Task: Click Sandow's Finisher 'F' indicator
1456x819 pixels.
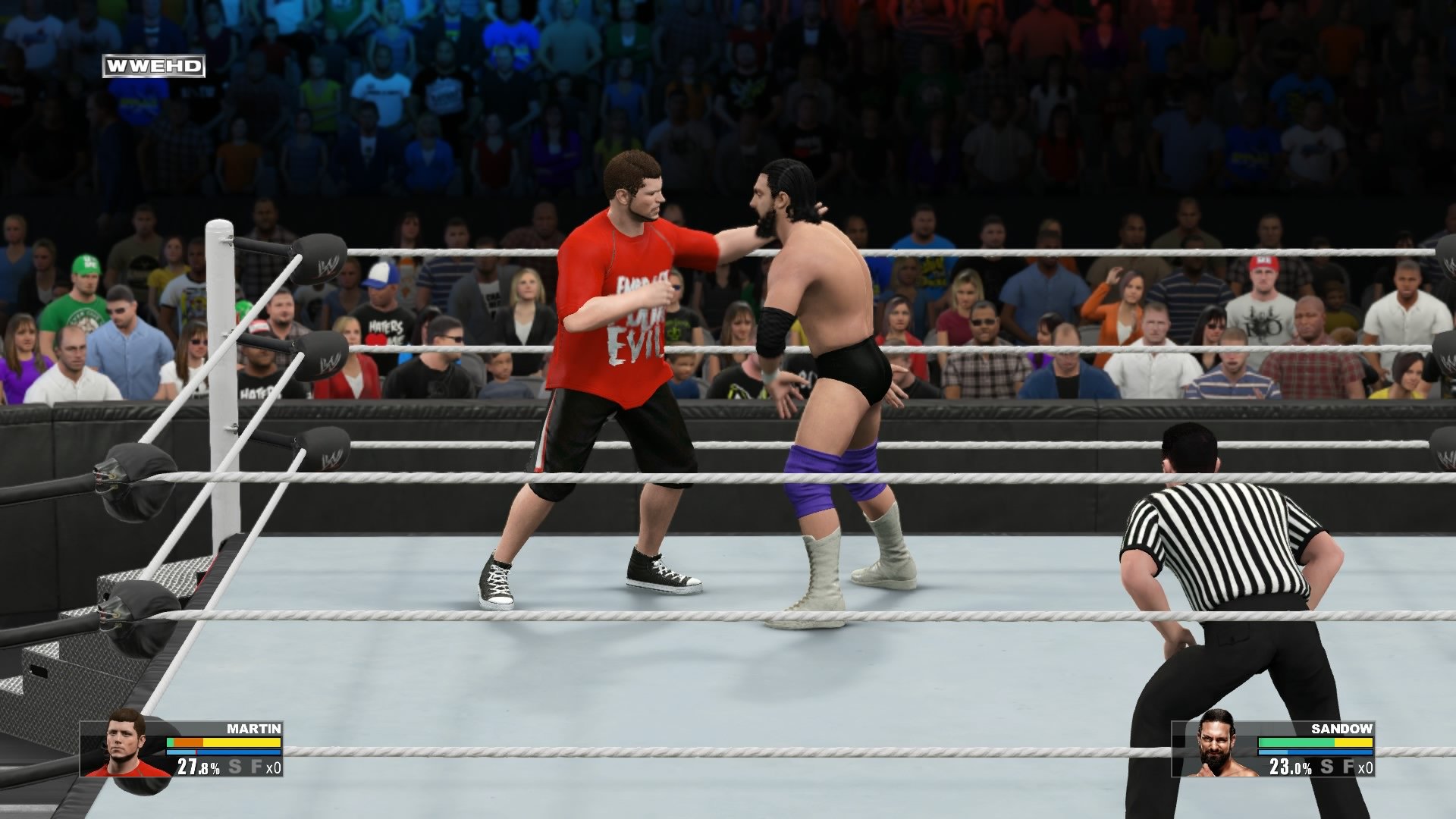Action: 1348,767
